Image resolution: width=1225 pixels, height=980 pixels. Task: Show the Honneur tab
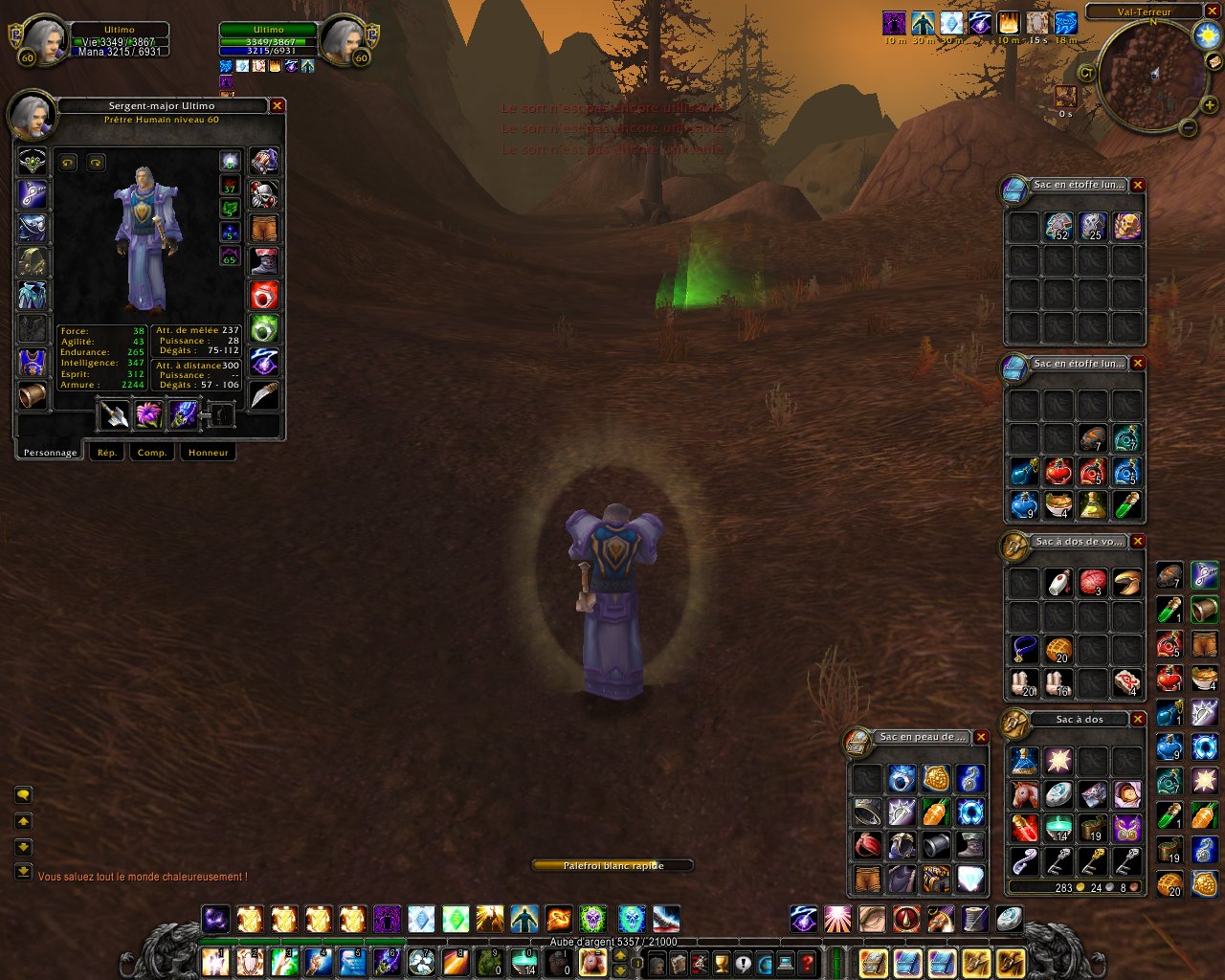(208, 452)
